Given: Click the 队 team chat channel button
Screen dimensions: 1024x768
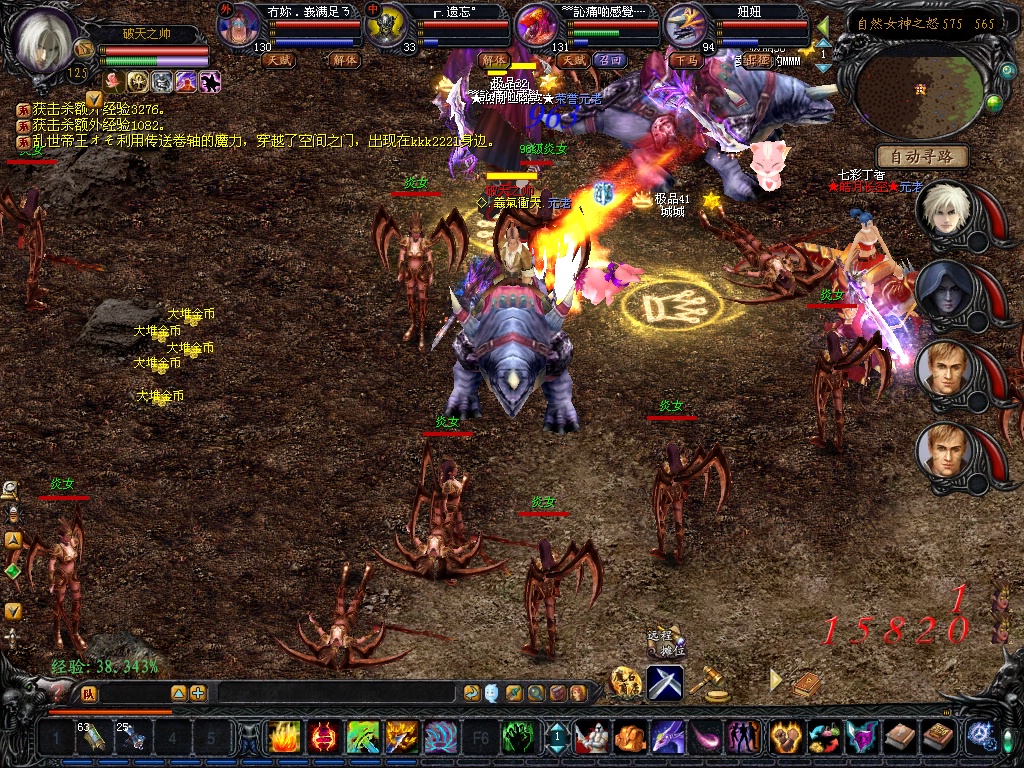Looking at the screenshot, I should 89,693.
